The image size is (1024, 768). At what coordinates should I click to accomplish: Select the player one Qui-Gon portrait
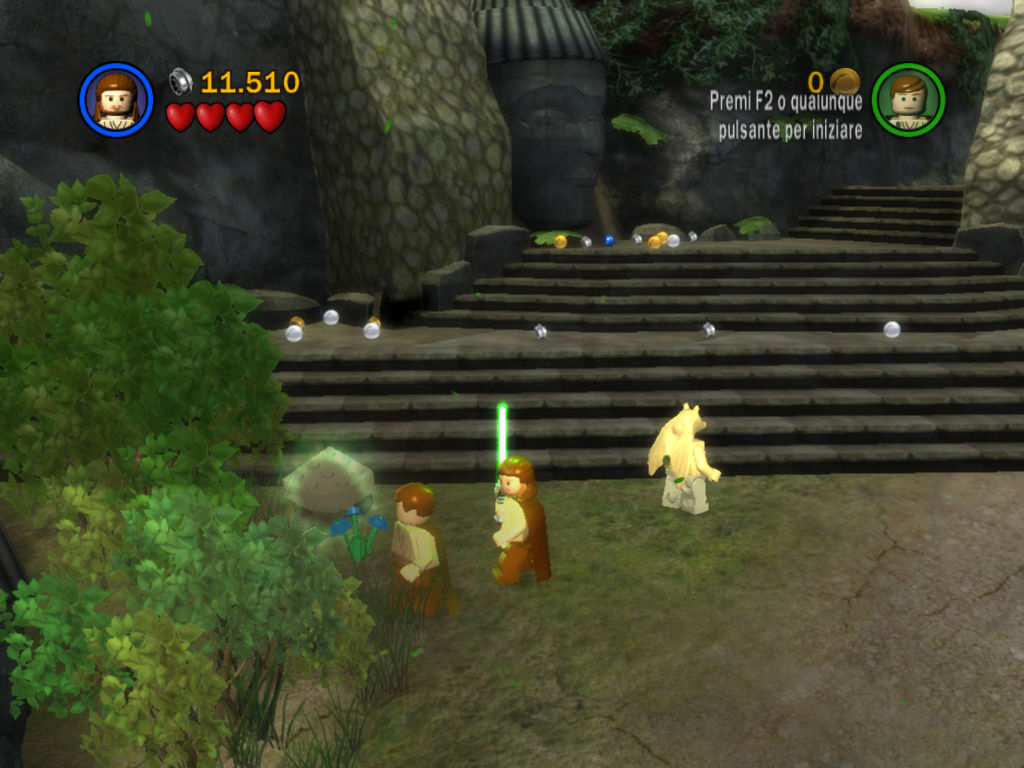point(116,100)
